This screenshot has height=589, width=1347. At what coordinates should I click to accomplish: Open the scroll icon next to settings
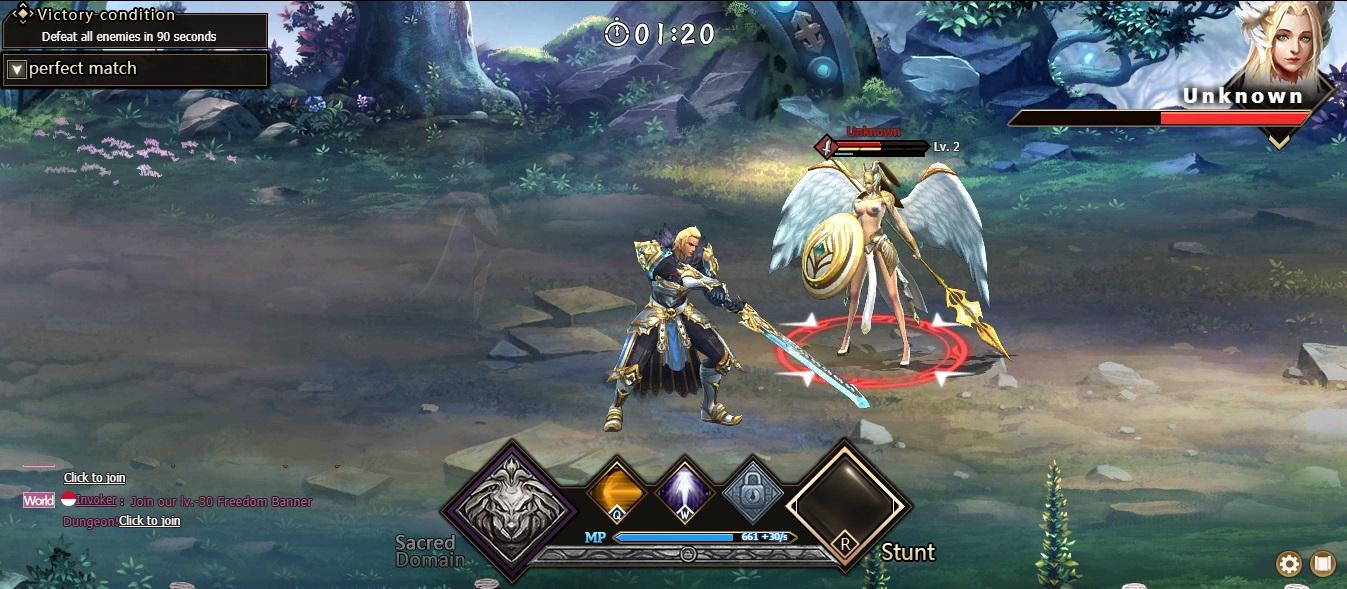pyautogui.click(x=1323, y=564)
